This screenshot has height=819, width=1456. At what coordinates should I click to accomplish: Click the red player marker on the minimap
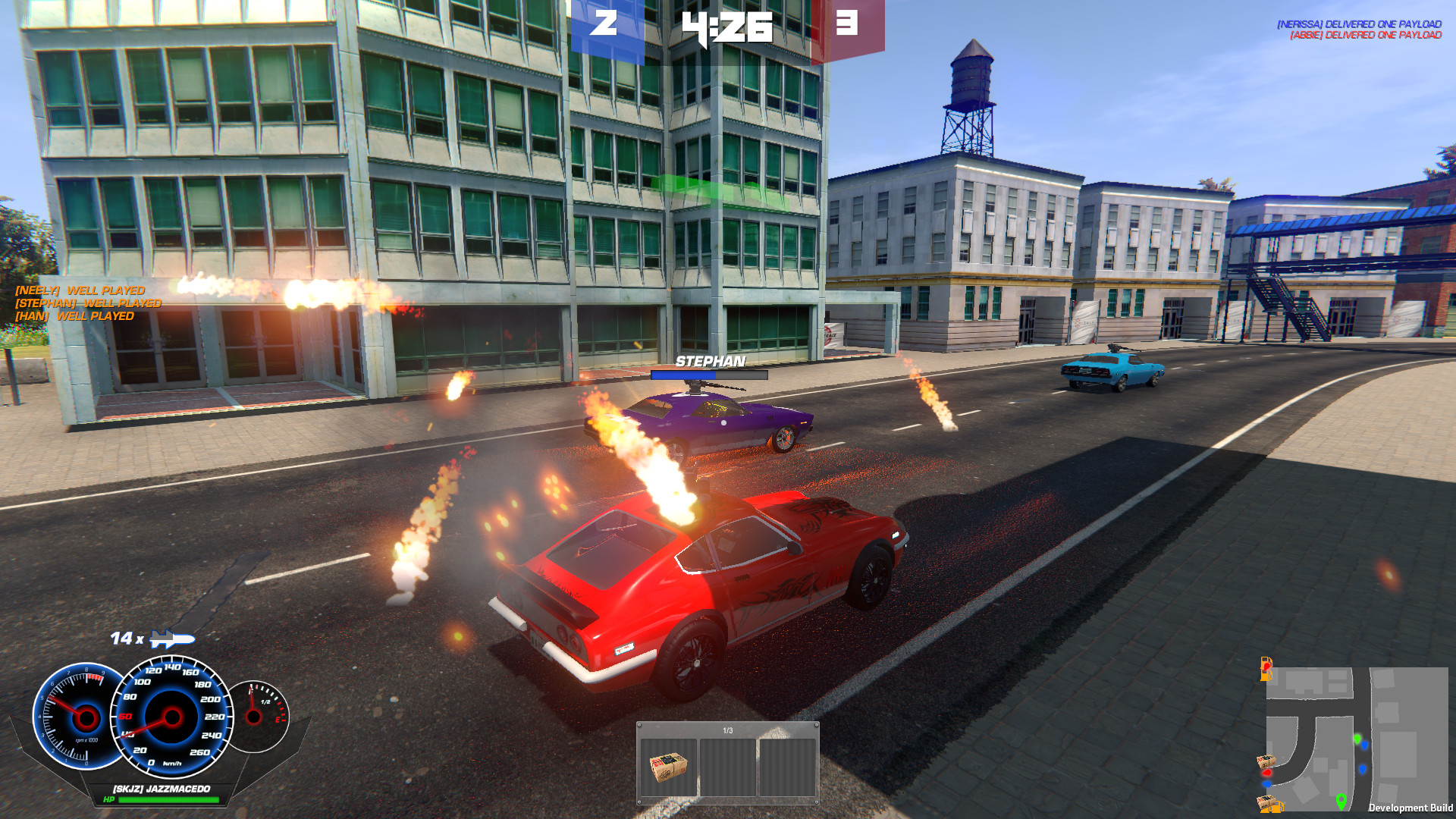1266,773
